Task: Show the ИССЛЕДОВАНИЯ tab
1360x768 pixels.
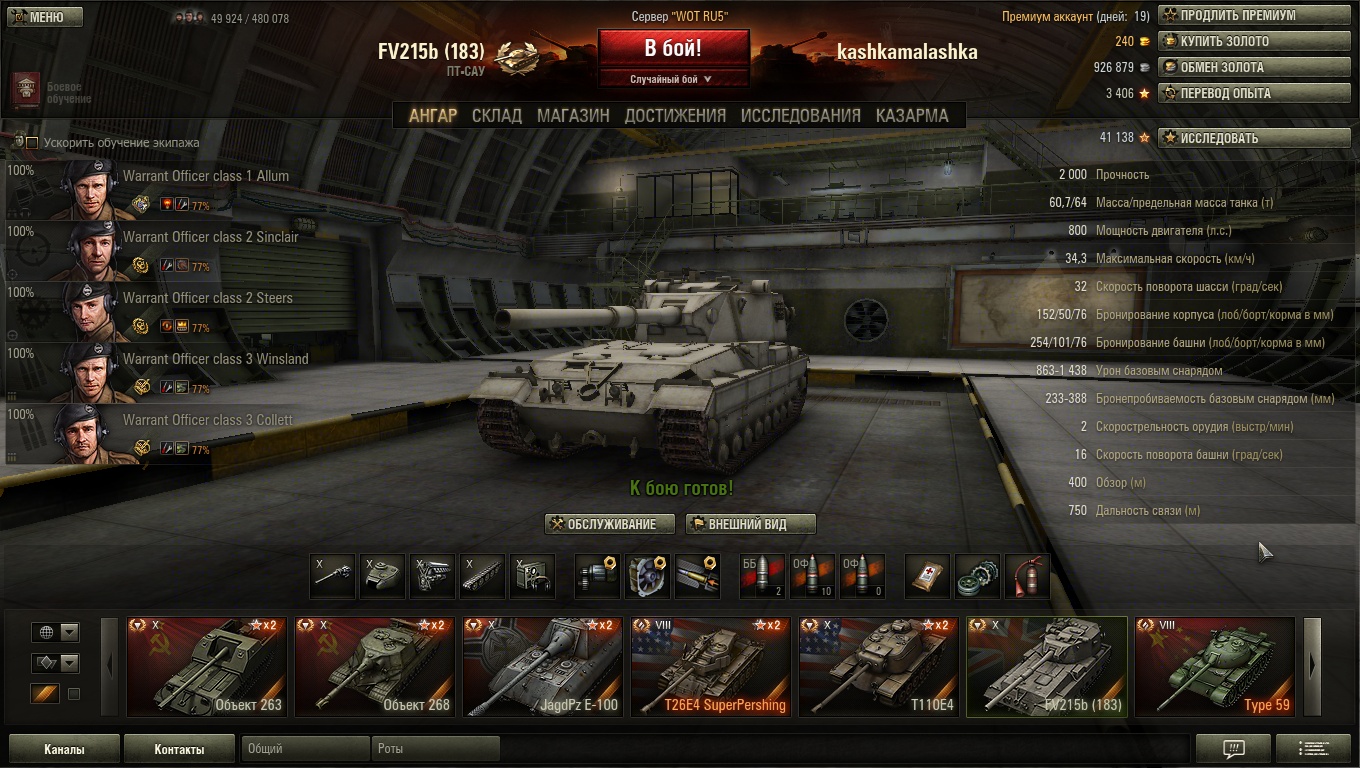Action: click(800, 115)
